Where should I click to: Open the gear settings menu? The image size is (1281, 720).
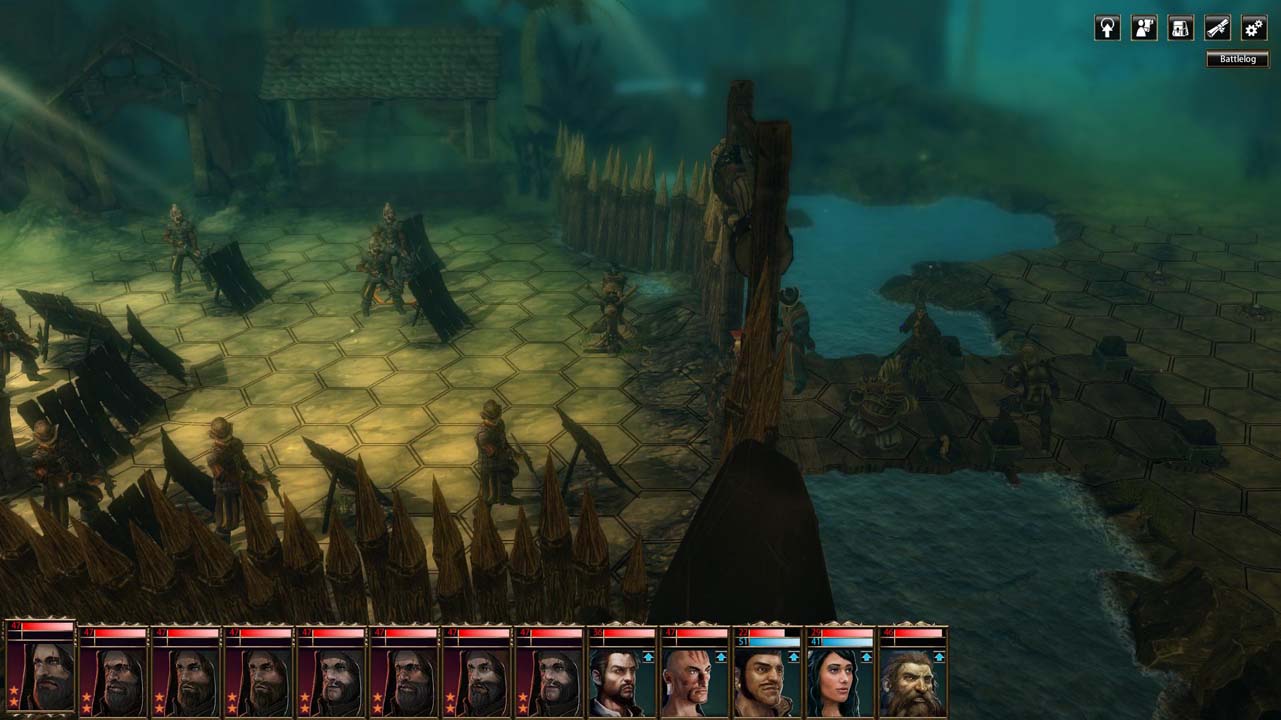tap(1254, 28)
